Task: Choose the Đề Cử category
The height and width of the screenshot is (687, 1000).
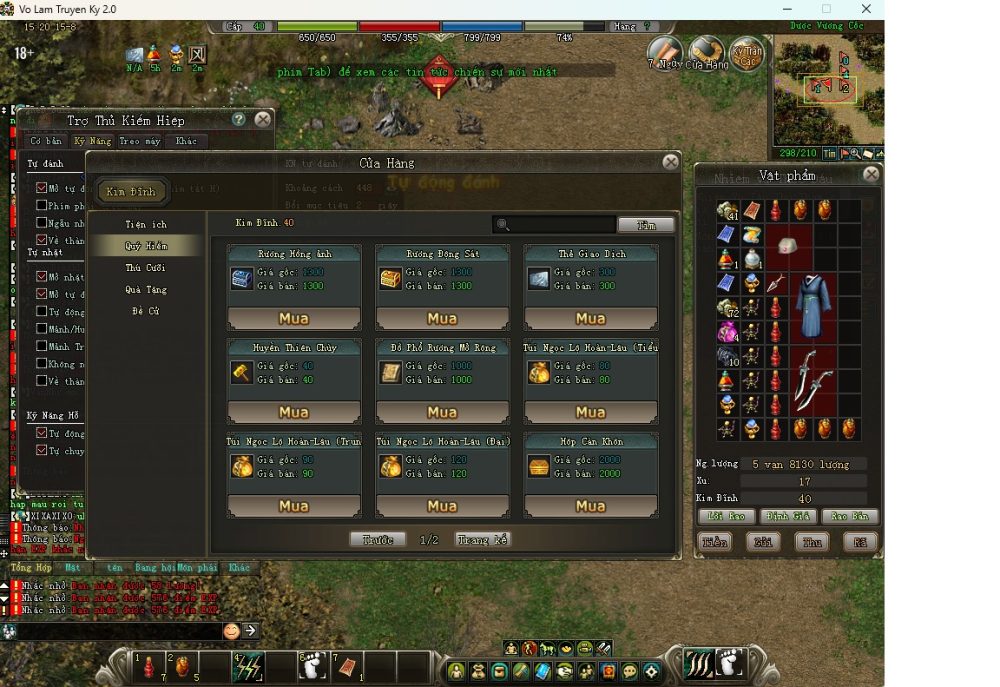Action: (x=146, y=312)
